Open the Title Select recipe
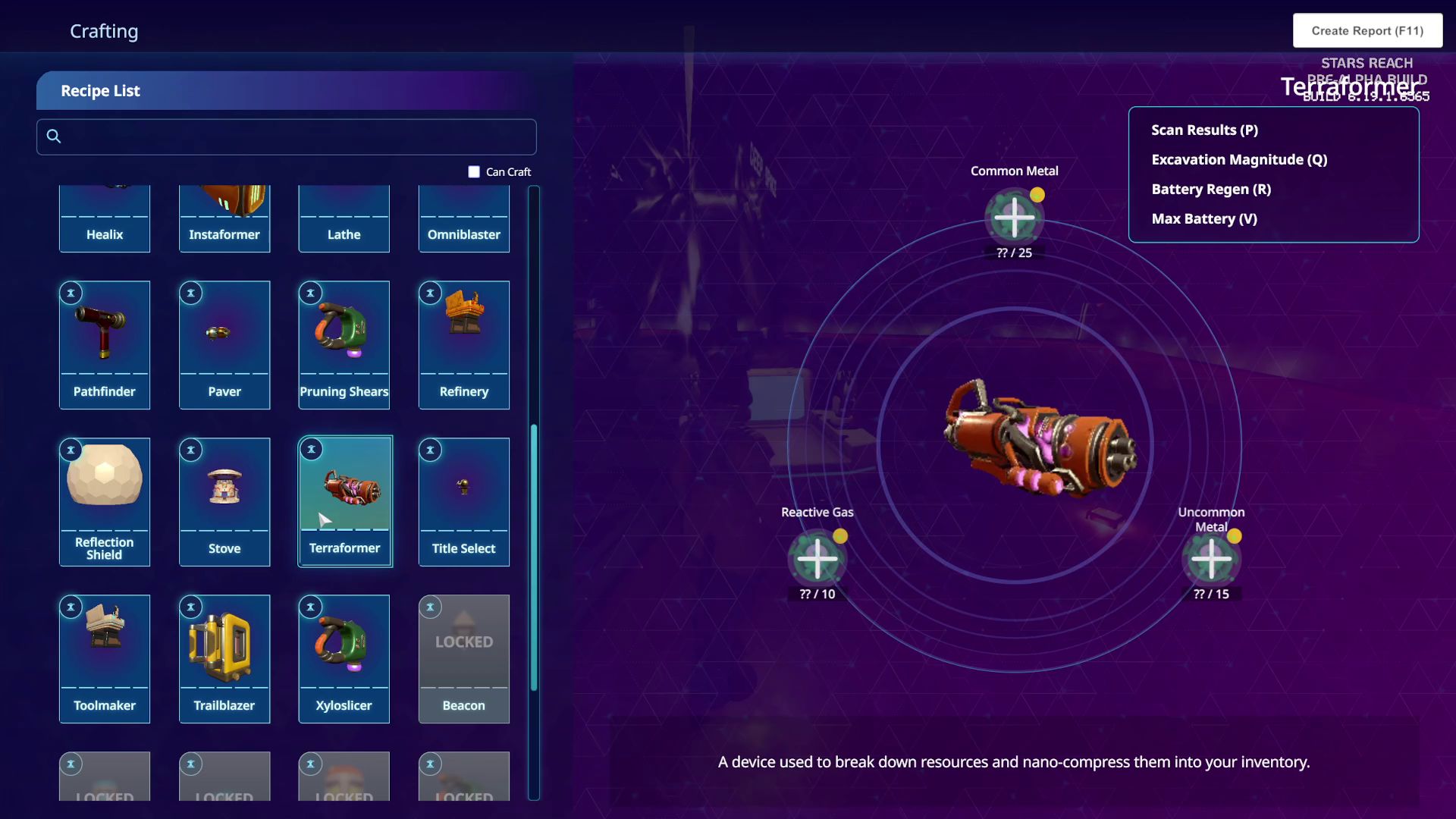1456x819 pixels. click(x=464, y=501)
